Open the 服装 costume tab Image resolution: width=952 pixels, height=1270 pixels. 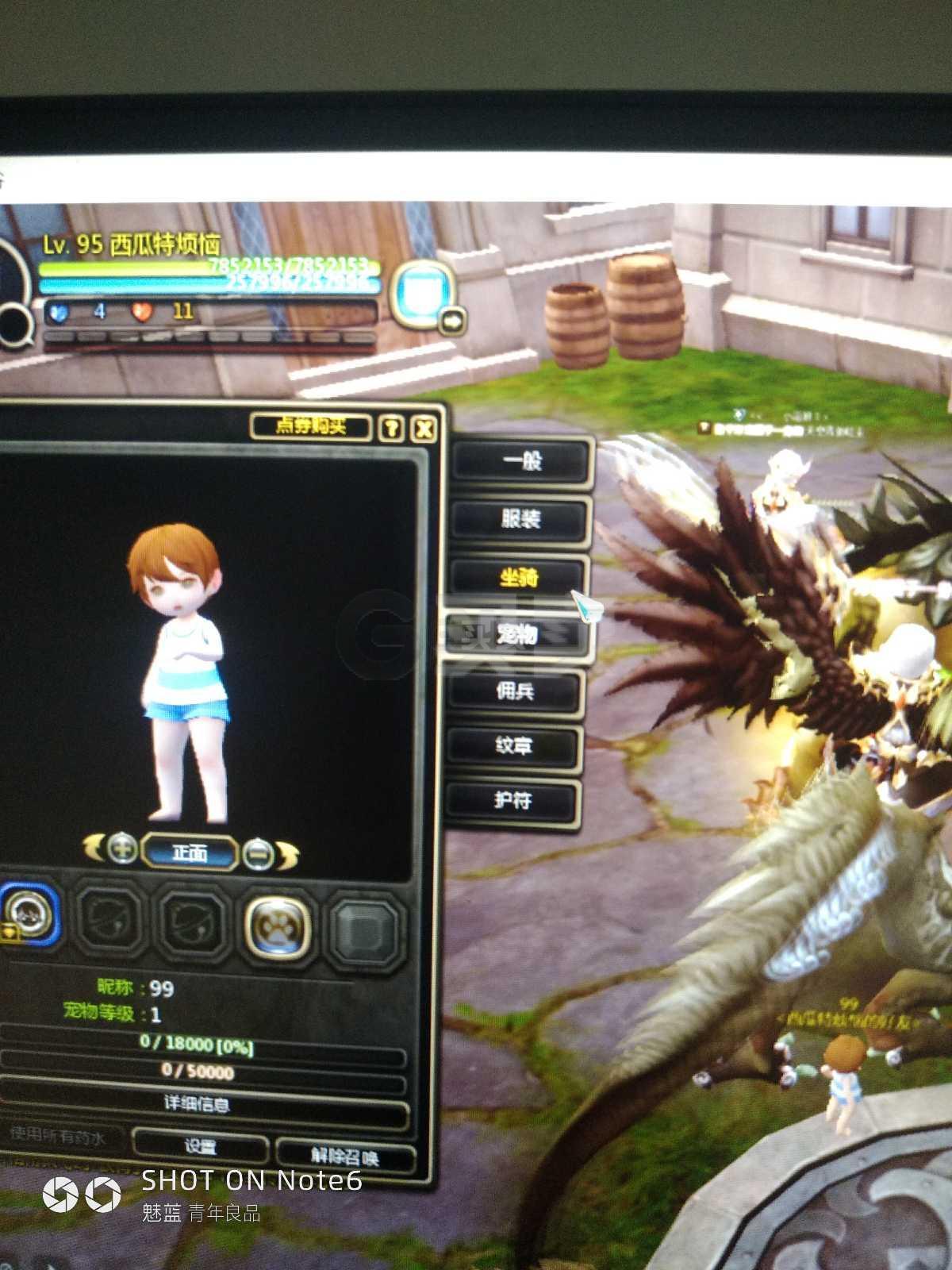pos(520,519)
